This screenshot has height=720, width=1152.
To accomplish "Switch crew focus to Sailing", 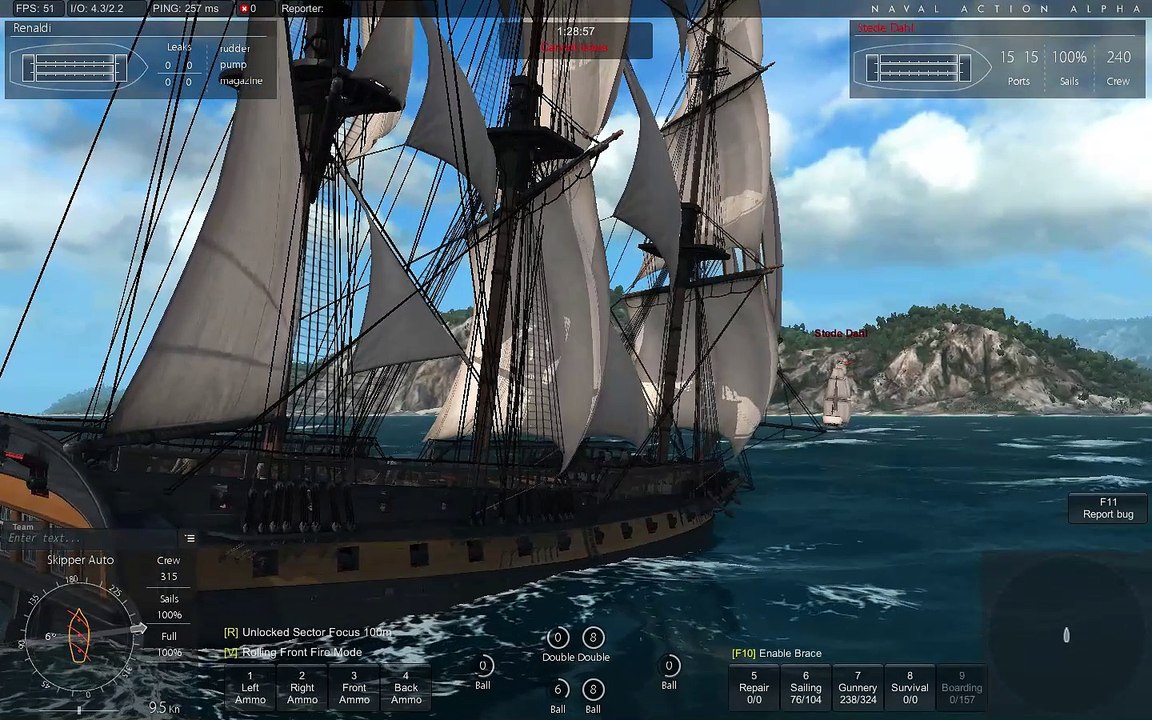I will coord(806,688).
